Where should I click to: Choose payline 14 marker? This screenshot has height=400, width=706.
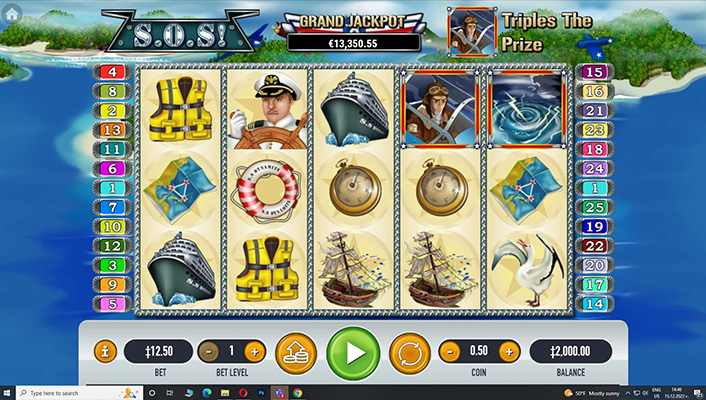pos(595,304)
